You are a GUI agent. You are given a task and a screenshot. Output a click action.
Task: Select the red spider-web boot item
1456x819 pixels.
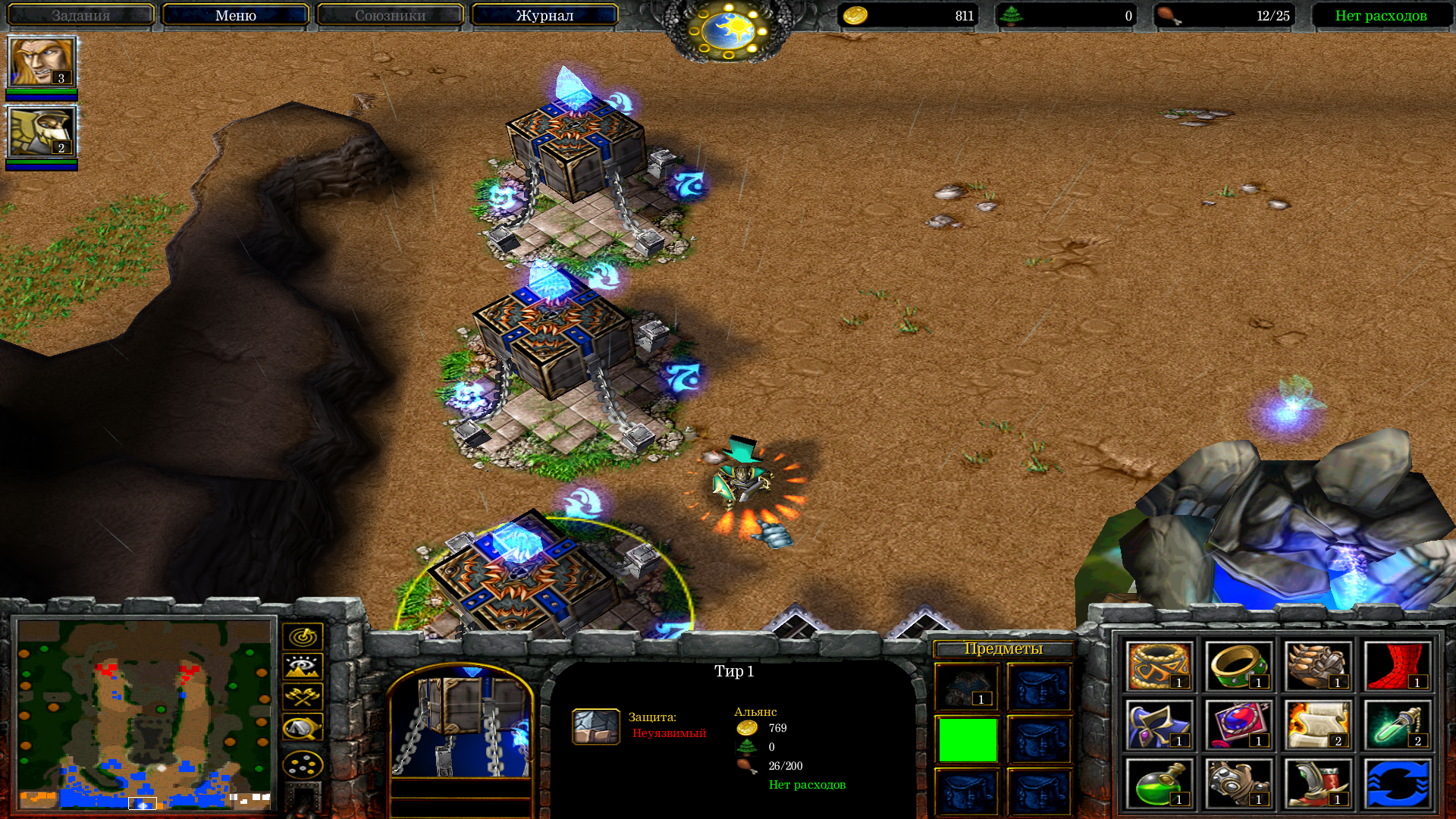1397,667
